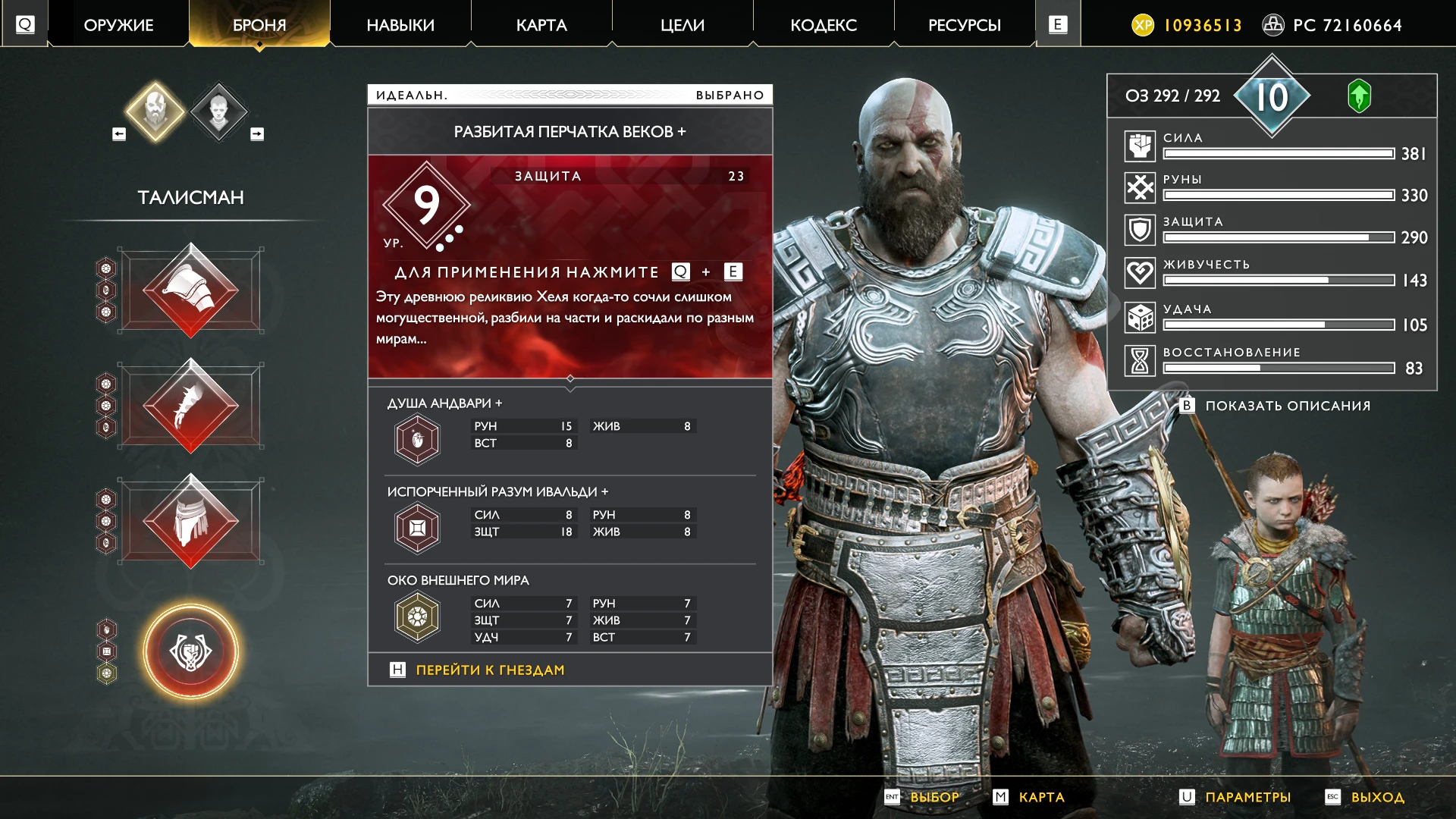Switch to Atreus portrait
Viewport: 1456px width, 819px height.
[x=218, y=111]
